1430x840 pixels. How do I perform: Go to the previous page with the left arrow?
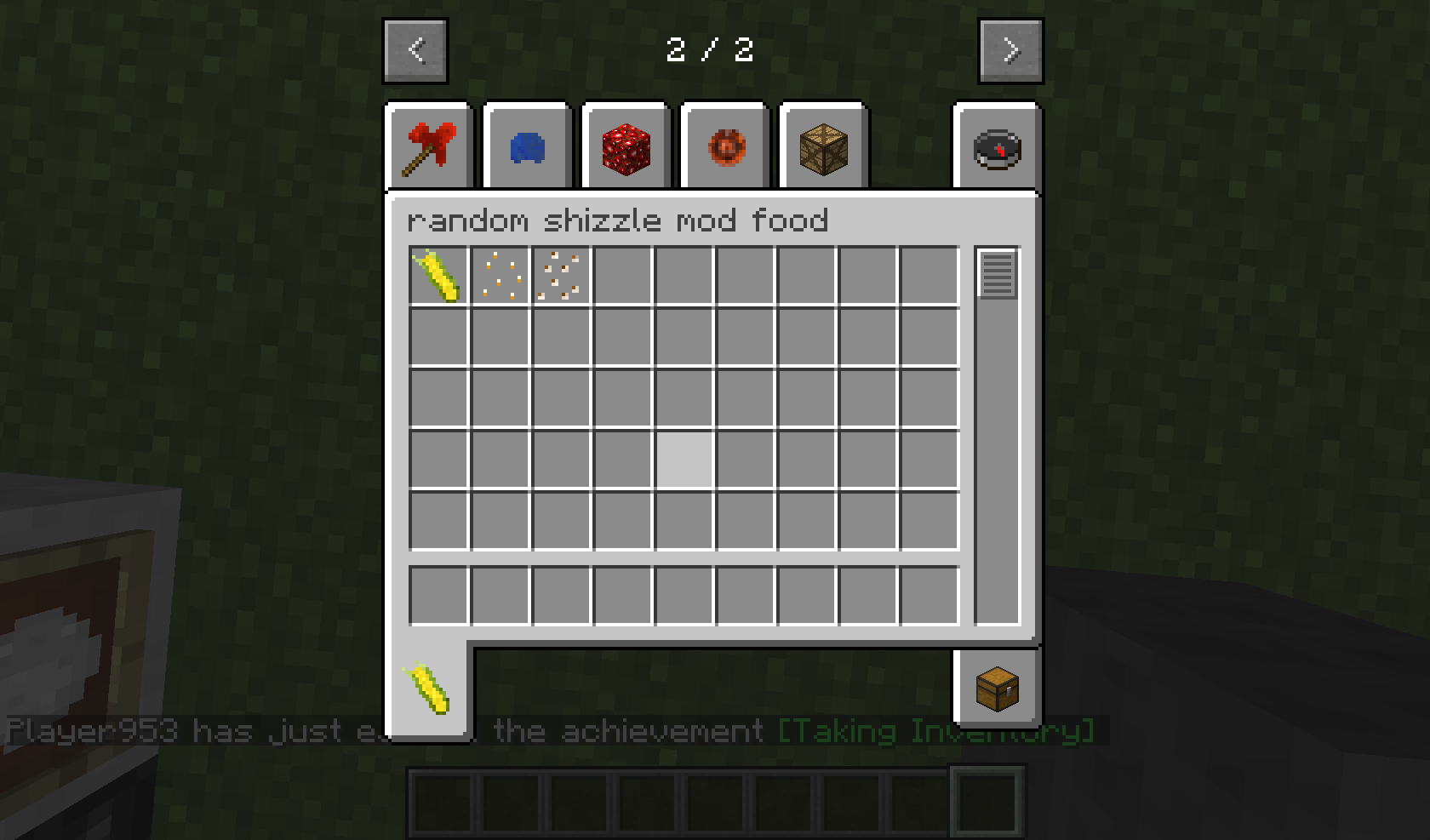click(415, 49)
